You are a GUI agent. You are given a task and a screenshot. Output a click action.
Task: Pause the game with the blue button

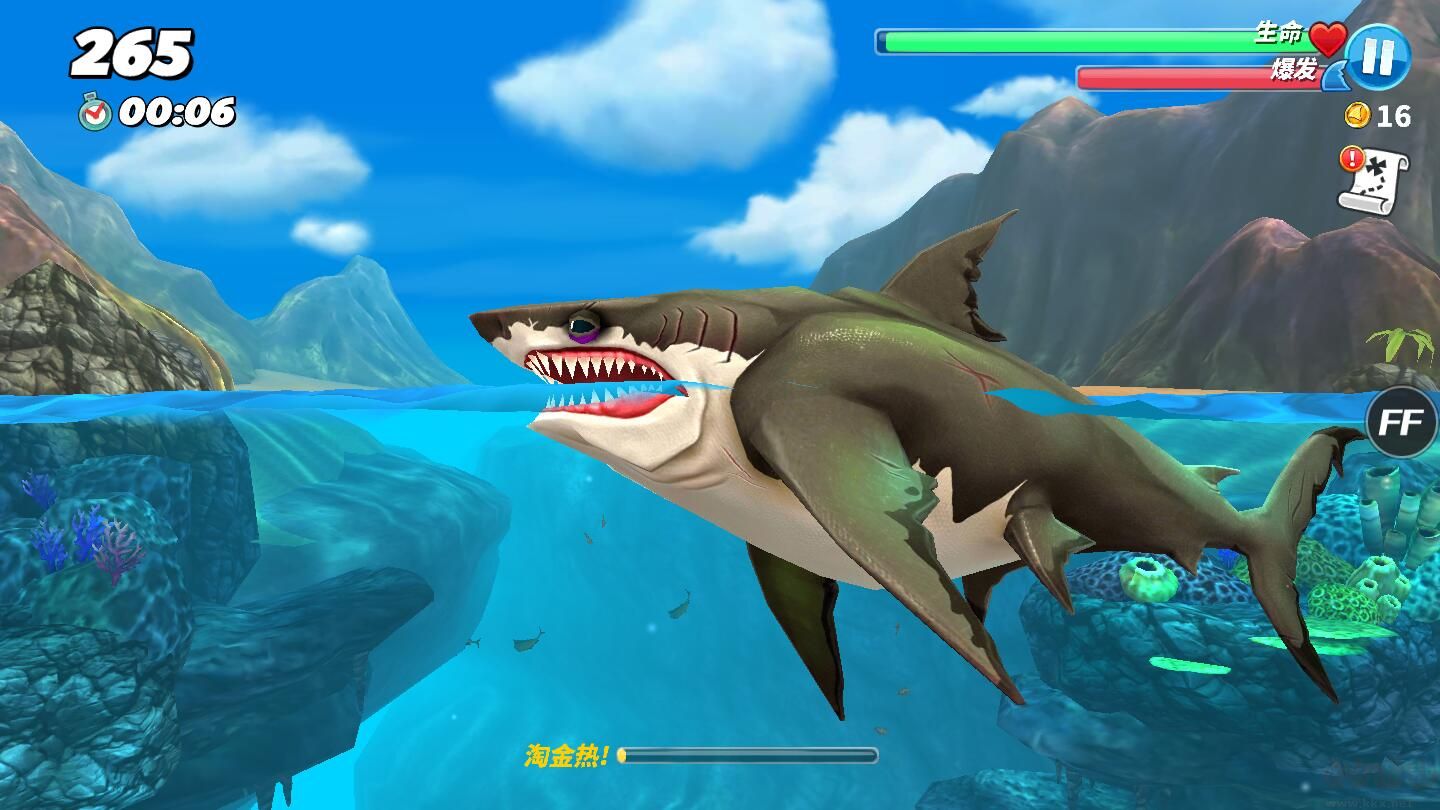pos(1377,57)
